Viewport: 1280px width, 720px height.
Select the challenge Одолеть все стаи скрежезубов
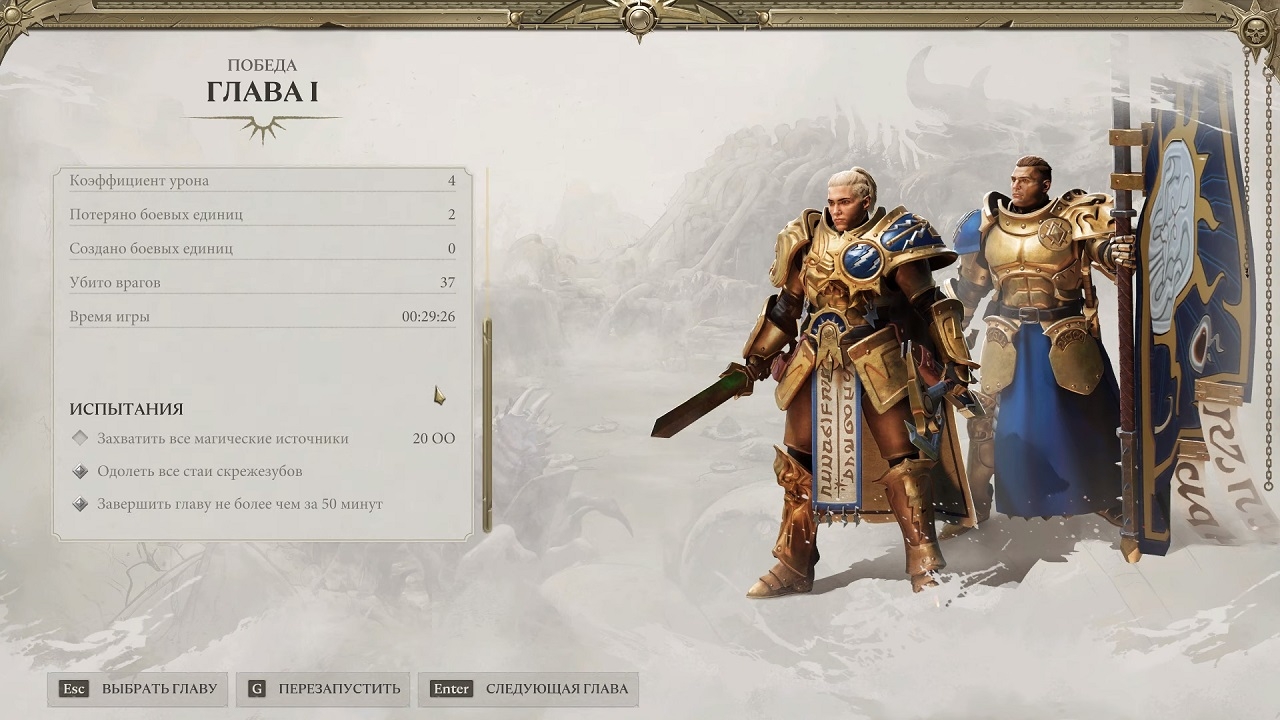199,471
